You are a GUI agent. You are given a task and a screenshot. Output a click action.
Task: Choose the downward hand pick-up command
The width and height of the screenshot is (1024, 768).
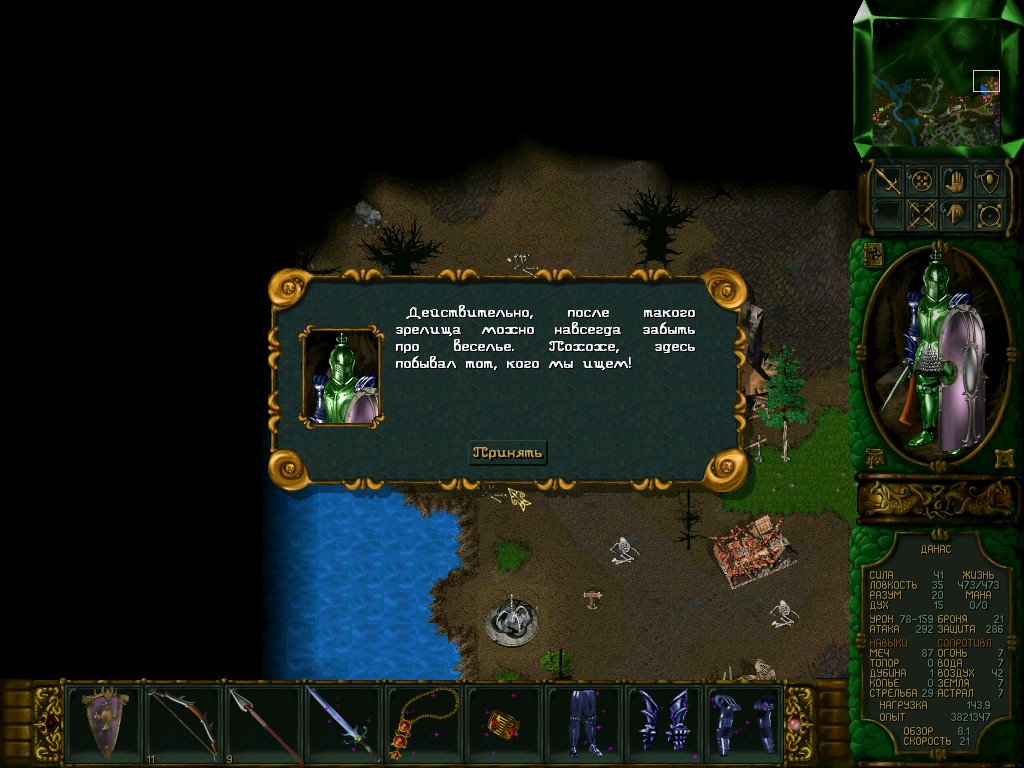tap(955, 214)
